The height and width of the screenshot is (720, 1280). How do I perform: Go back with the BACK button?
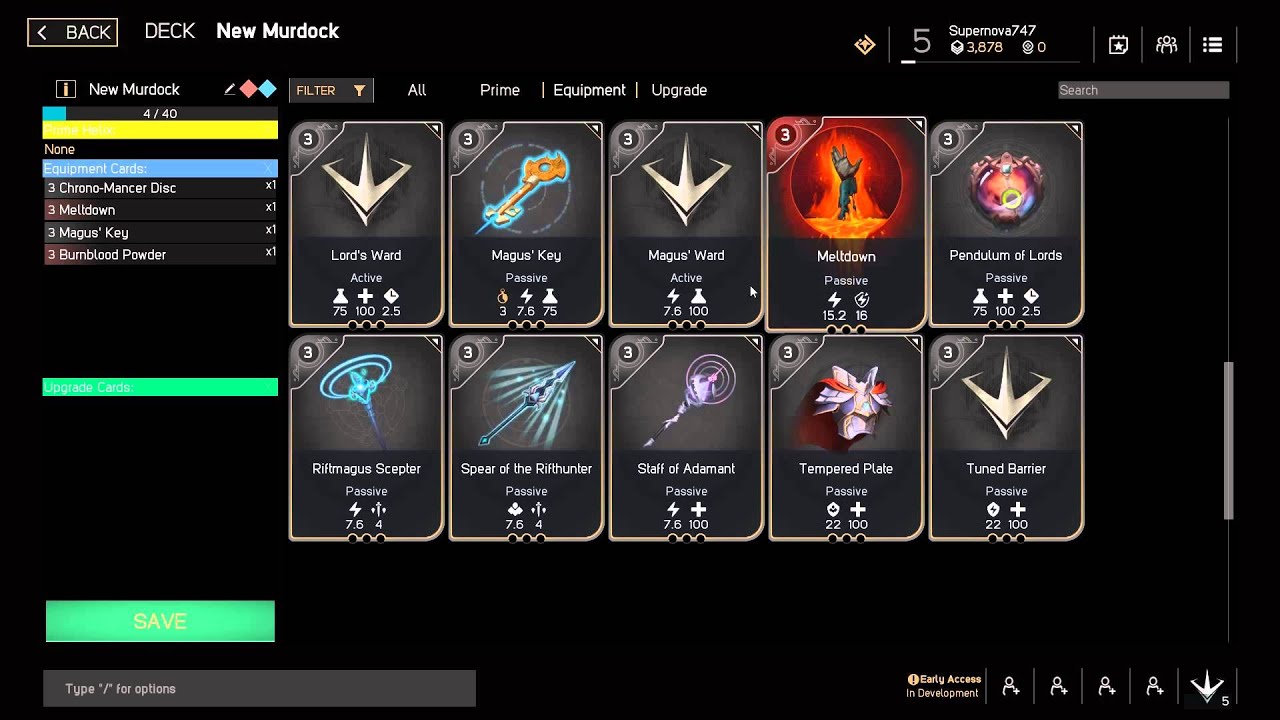coord(72,33)
